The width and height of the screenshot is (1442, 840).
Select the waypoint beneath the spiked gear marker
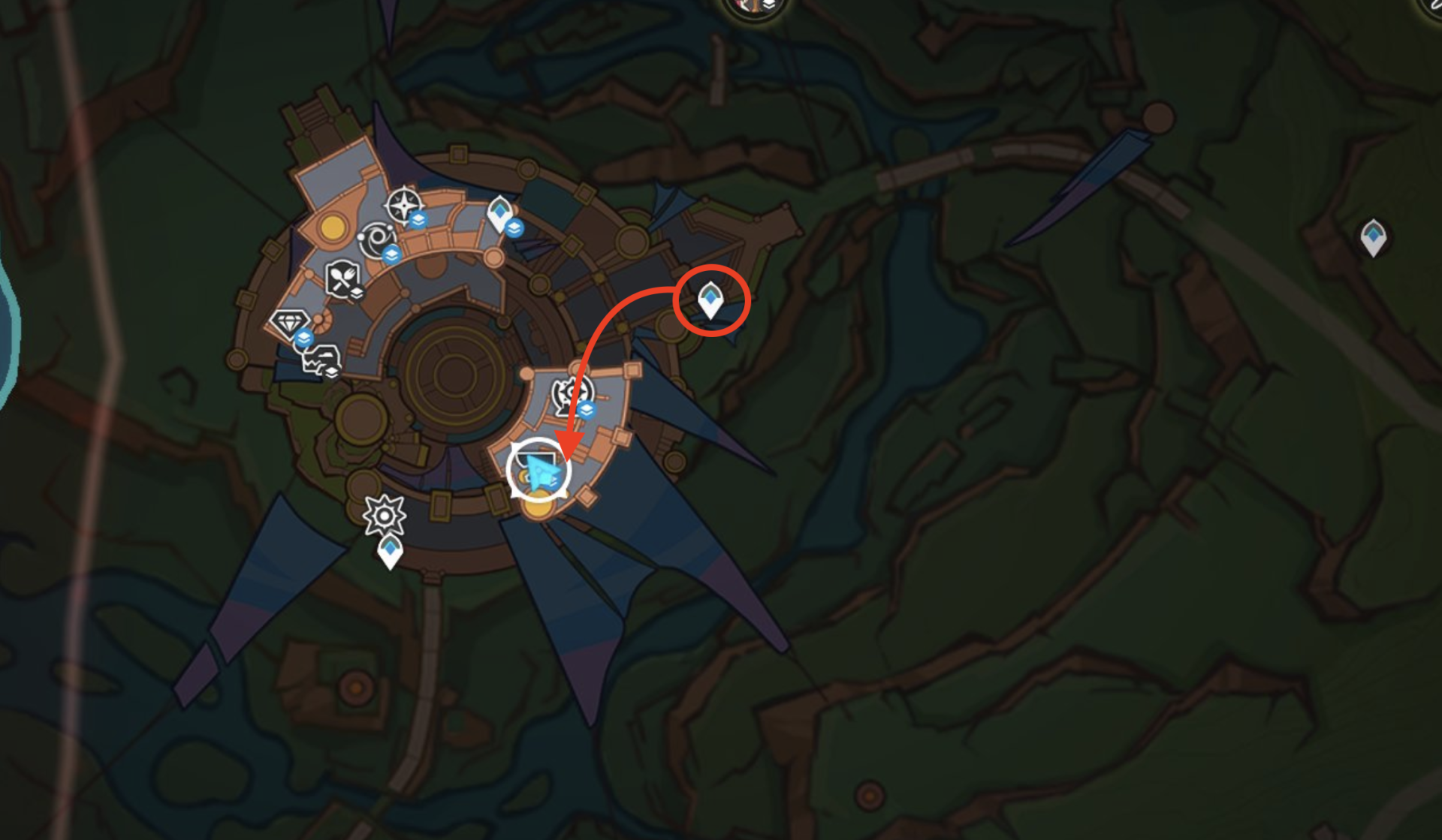pos(390,552)
